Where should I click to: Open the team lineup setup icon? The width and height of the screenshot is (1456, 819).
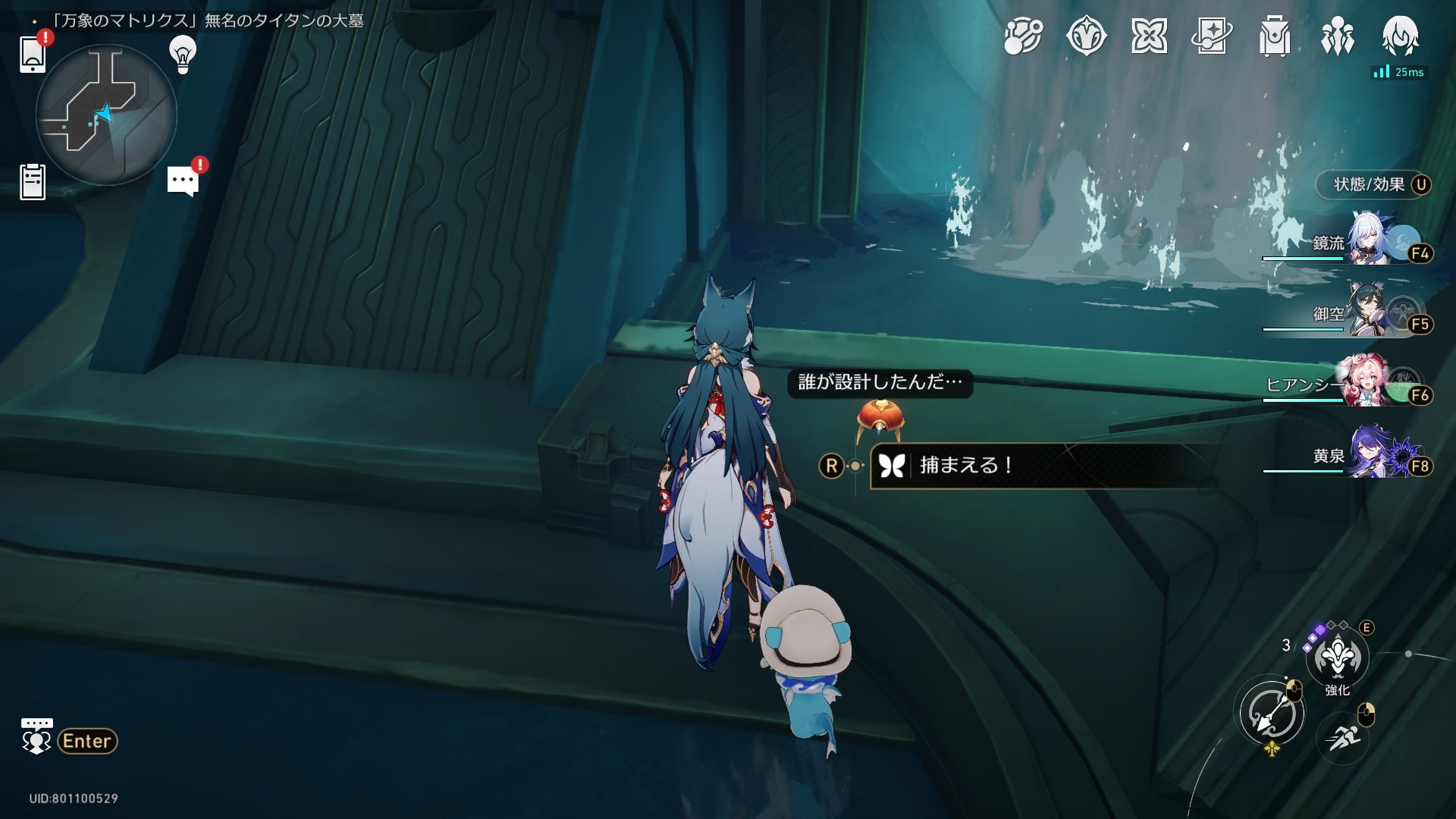tap(1337, 36)
